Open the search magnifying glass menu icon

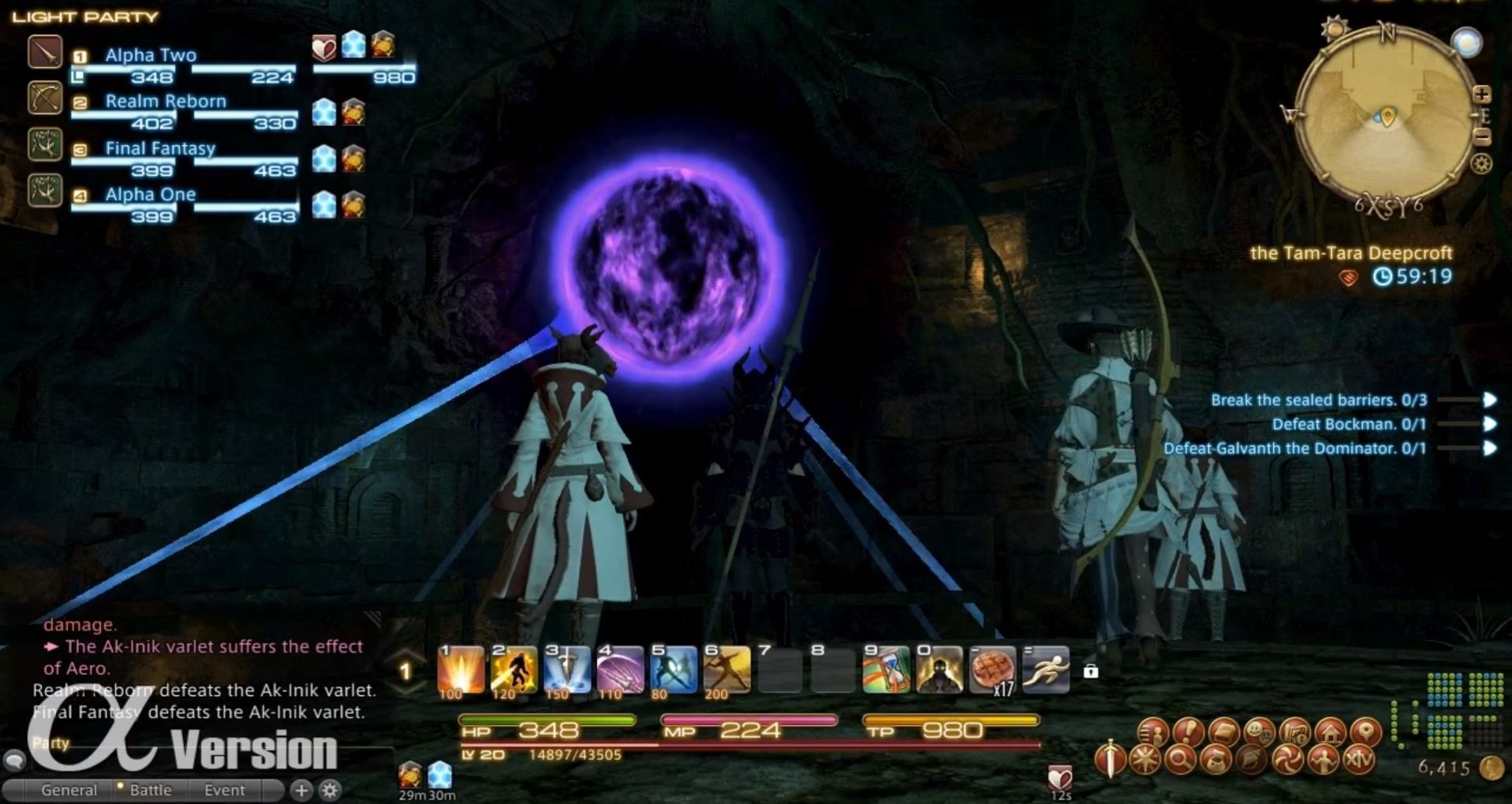[1180, 761]
